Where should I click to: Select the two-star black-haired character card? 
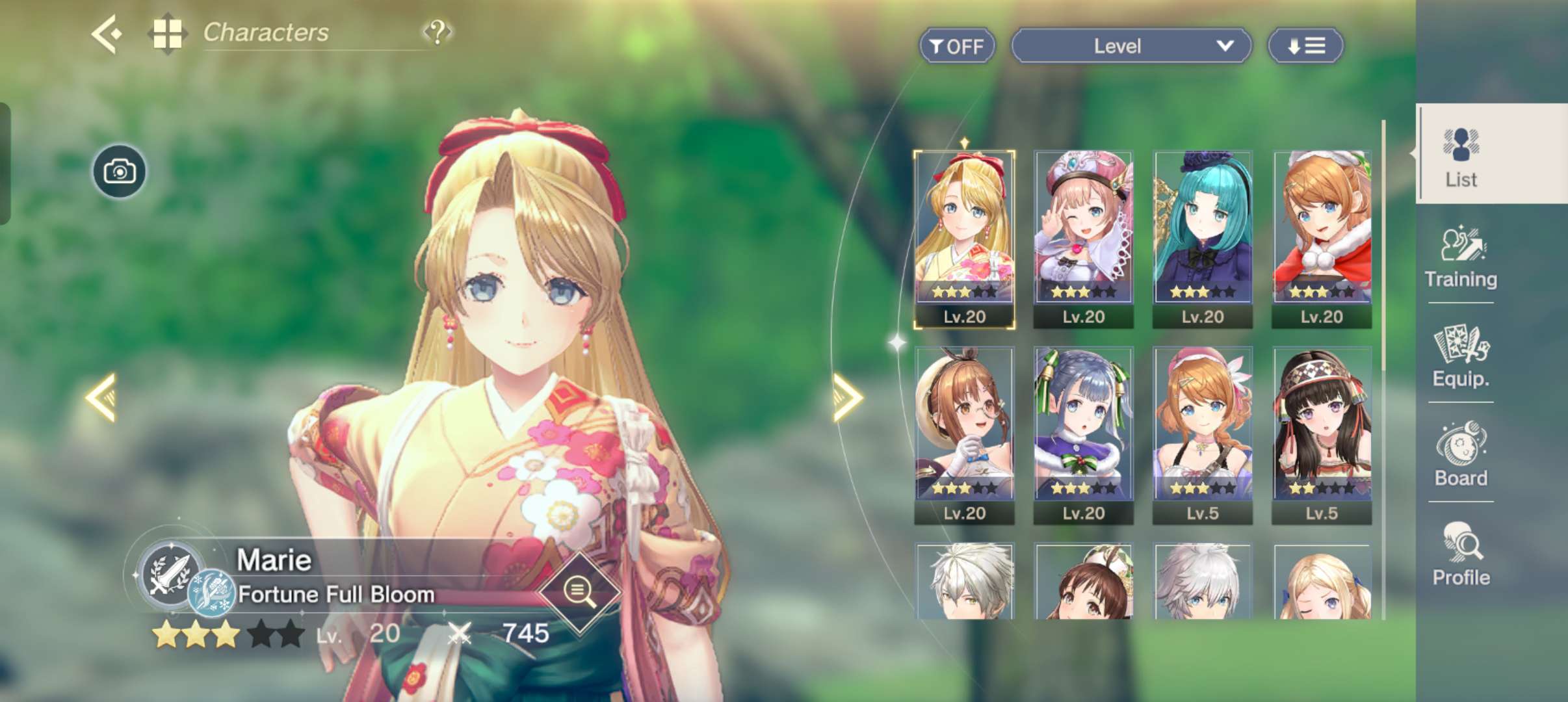(x=1322, y=435)
